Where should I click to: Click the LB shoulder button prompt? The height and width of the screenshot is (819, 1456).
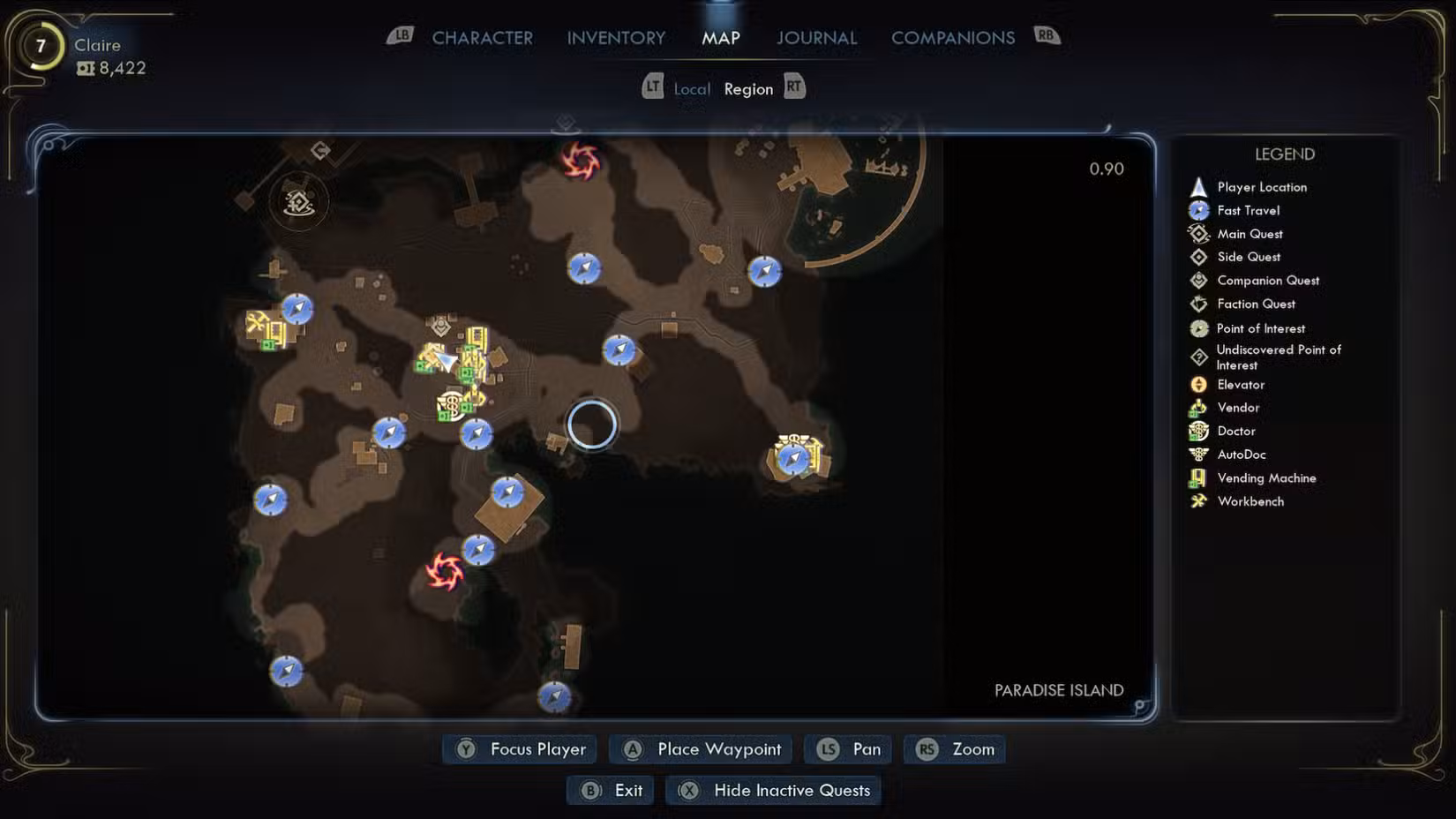402,37
